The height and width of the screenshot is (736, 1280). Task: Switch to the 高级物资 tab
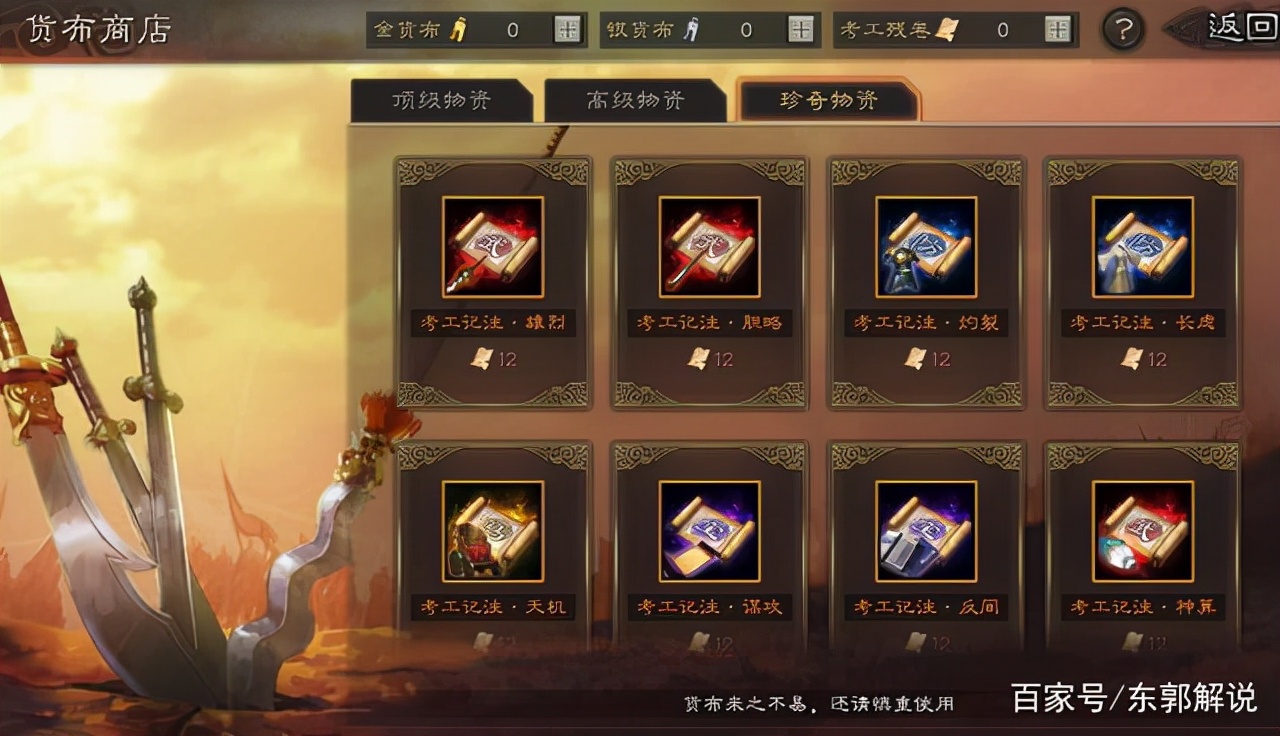(x=636, y=99)
